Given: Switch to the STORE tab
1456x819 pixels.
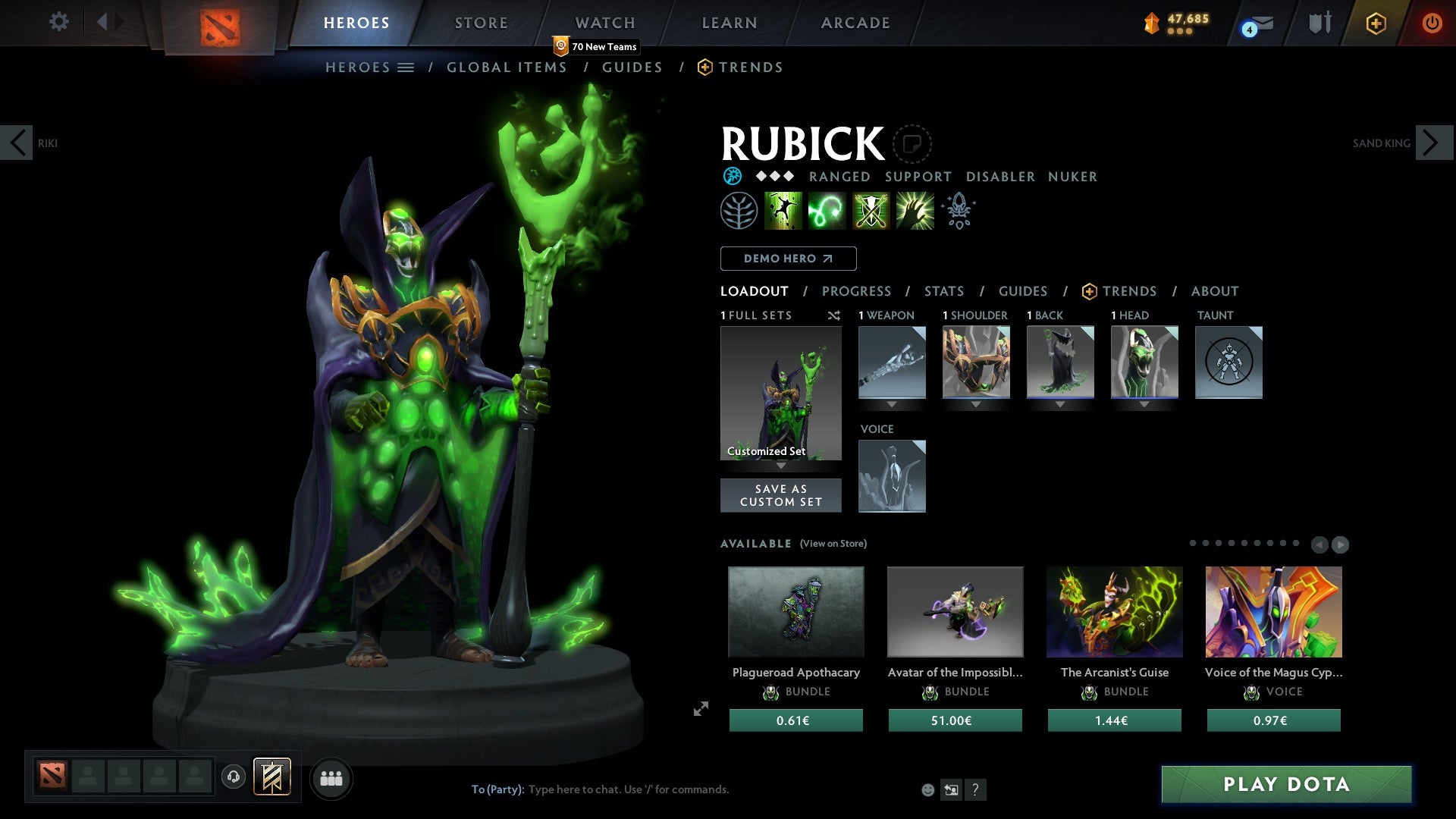Looking at the screenshot, I should point(481,22).
